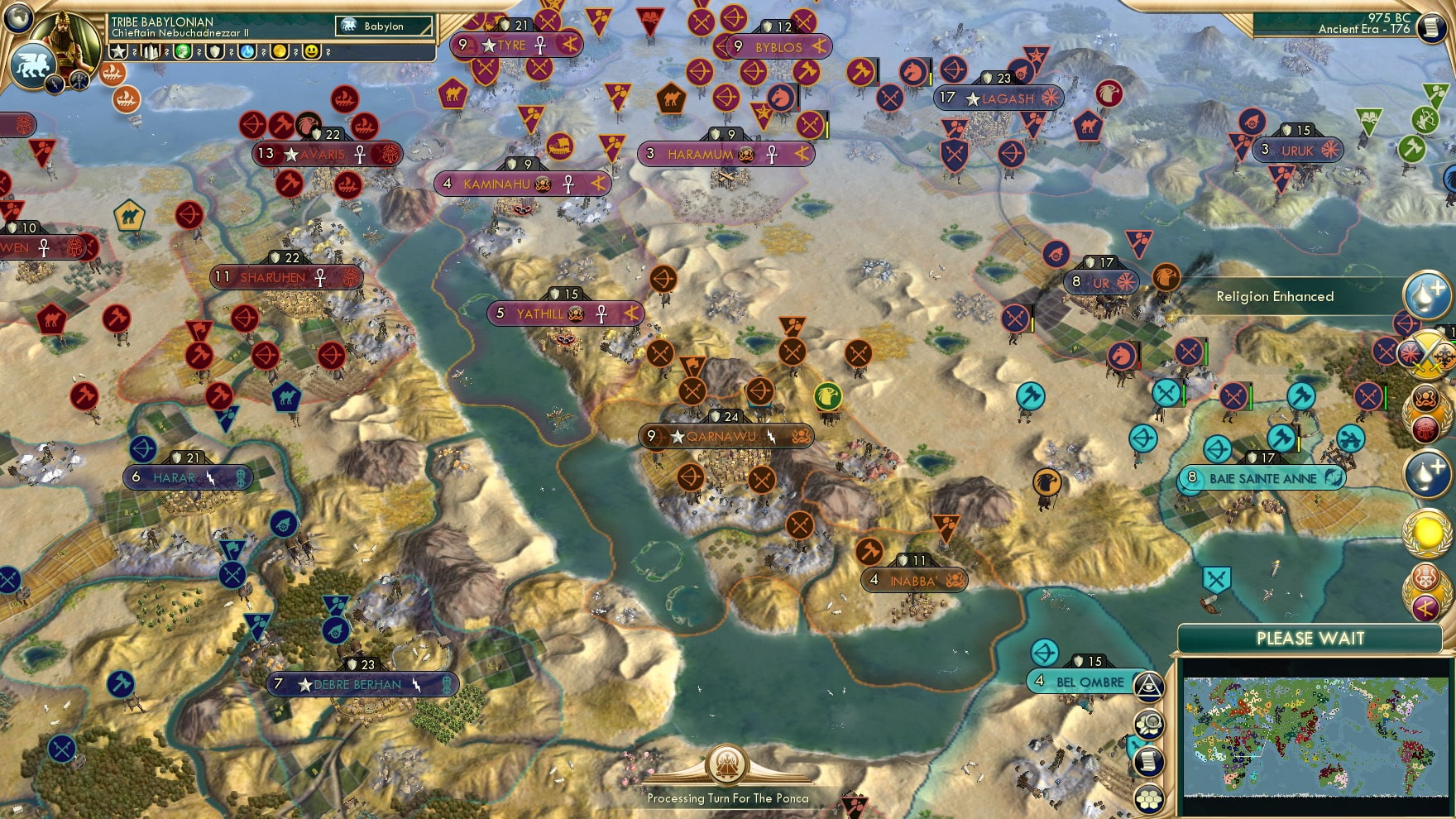Open the game menu via top-right scroll icon
Viewport: 1456px width, 819px height.
(1430, 26)
